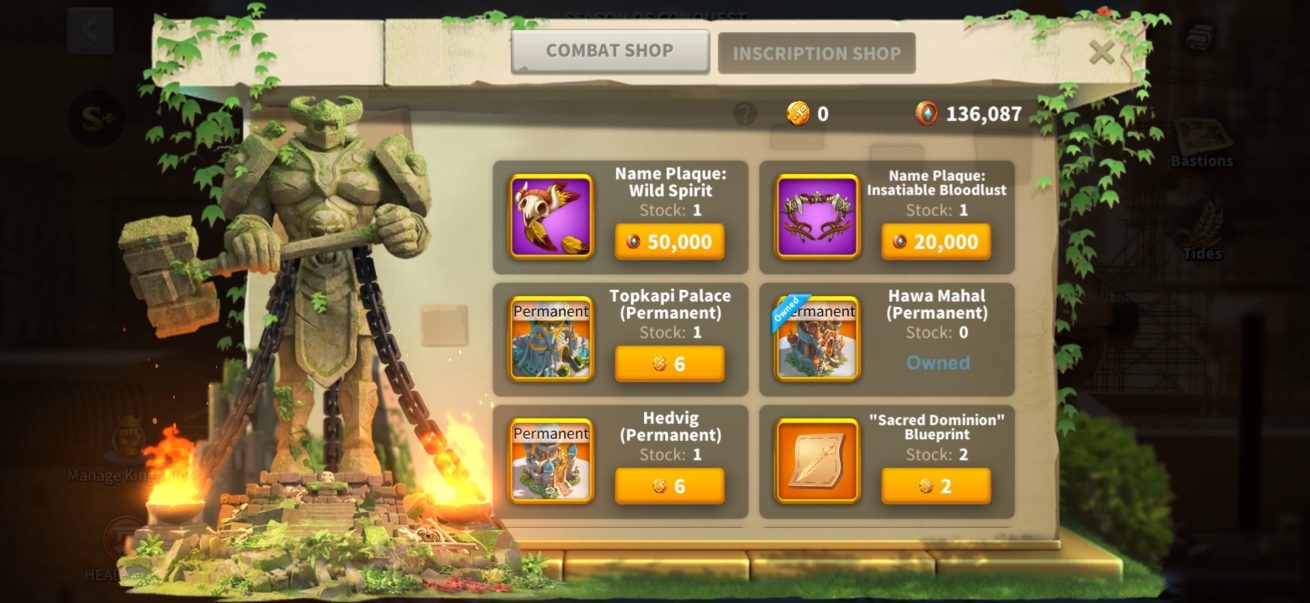This screenshot has width=1310, height=603.
Task: Purchase Hedvig permanent skin for 6
Action: (x=669, y=486)
